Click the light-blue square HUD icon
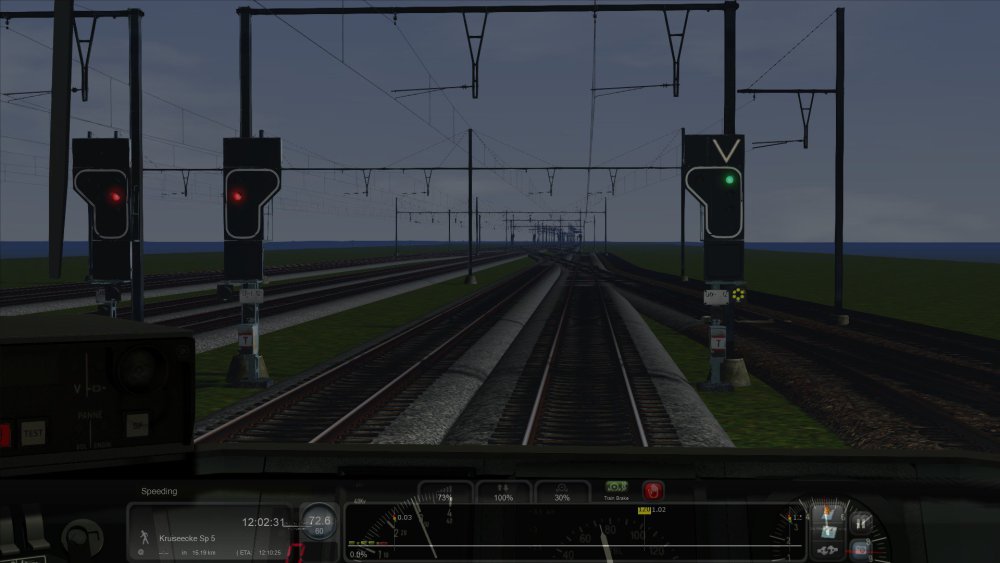1000x563 pixels. coord(828,530)
